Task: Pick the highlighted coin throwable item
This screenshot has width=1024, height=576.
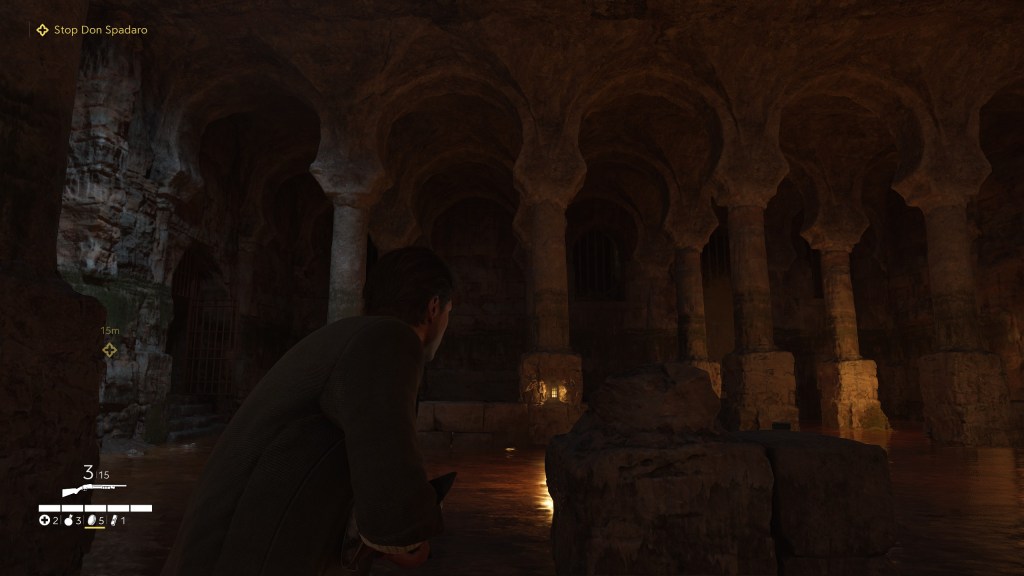Action: coord(94,520)
